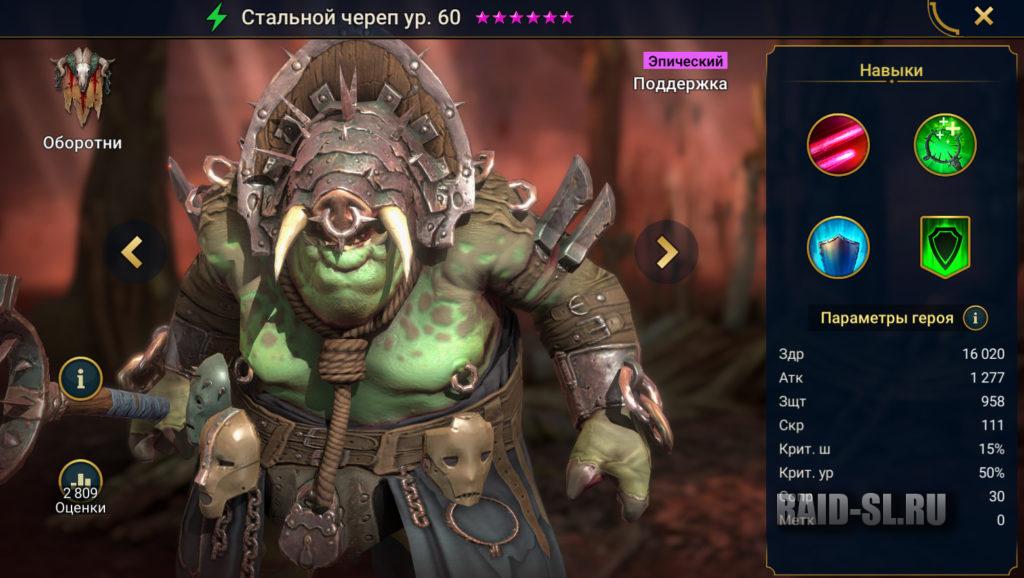Image resolution: width=1024 pixels, height=578 pixels.
Task: Open the ratings (Оценки) button
Action: (80, 486)
